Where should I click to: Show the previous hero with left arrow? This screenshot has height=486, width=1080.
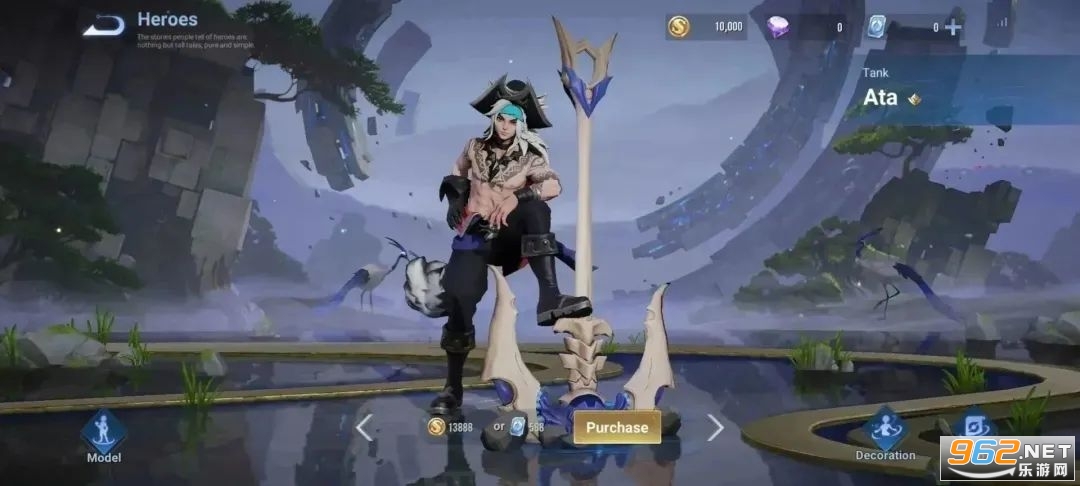click(x=364, y=428)
